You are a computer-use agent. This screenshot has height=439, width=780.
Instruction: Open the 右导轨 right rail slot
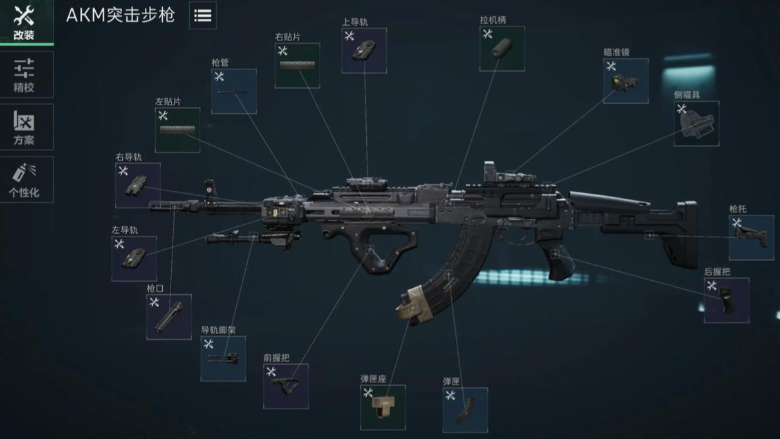tap(137, 185)
